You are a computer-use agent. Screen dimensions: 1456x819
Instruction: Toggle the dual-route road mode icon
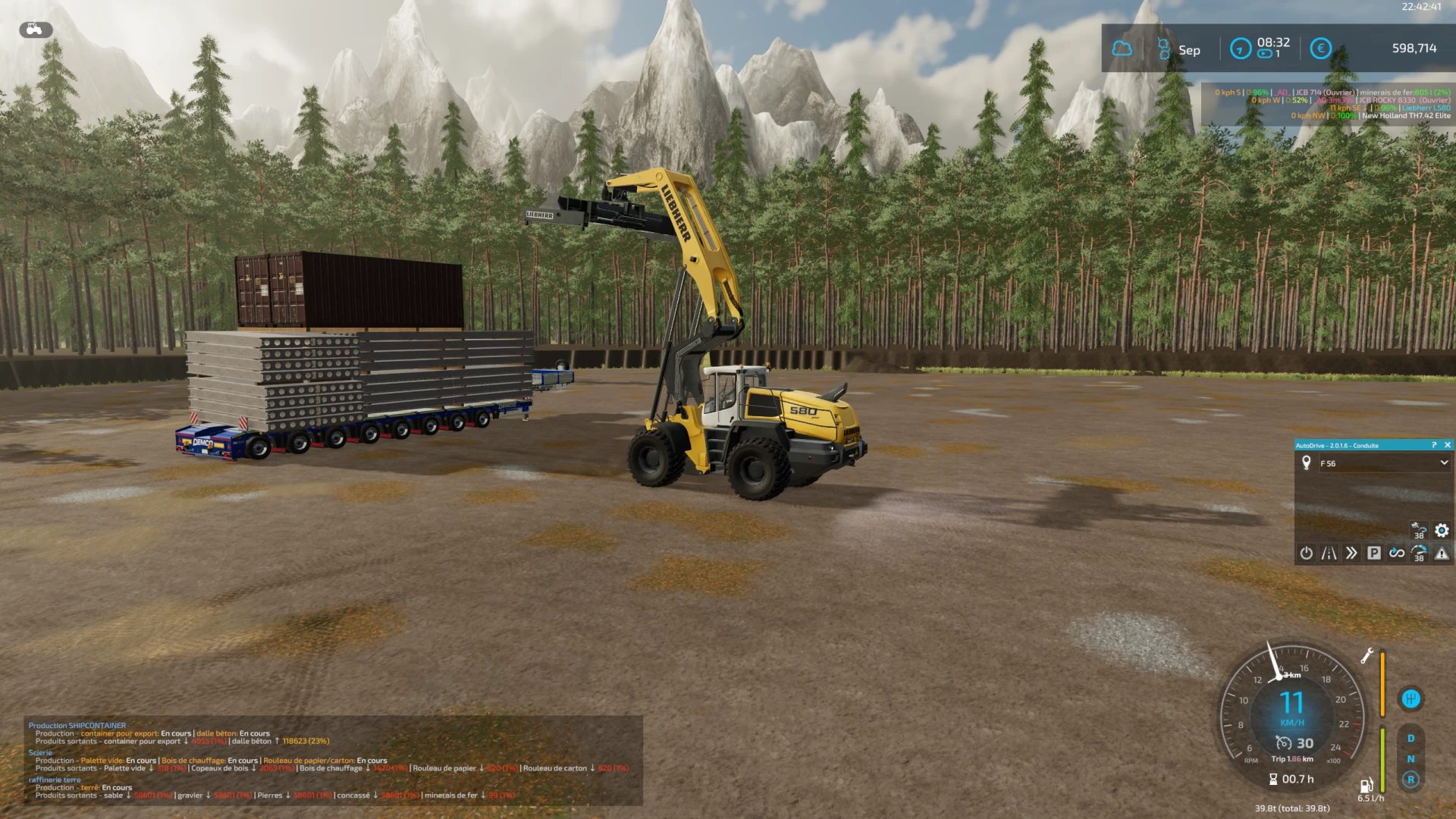[x=1329, y=554]
